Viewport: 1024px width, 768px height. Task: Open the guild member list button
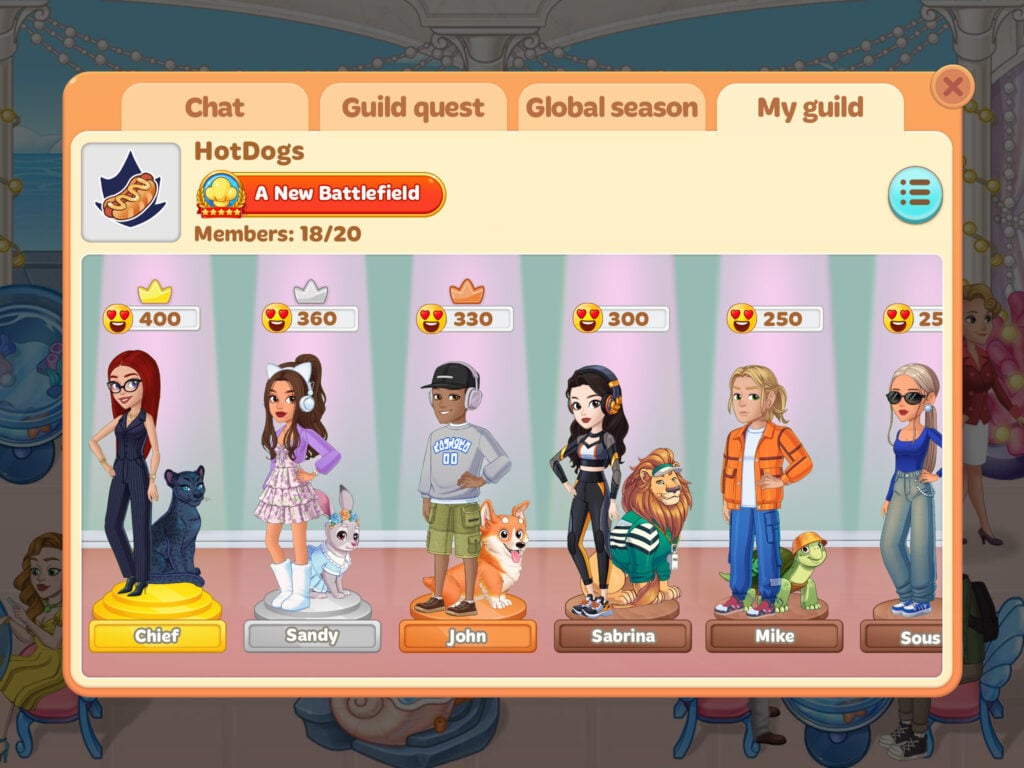tap(915, 194)
